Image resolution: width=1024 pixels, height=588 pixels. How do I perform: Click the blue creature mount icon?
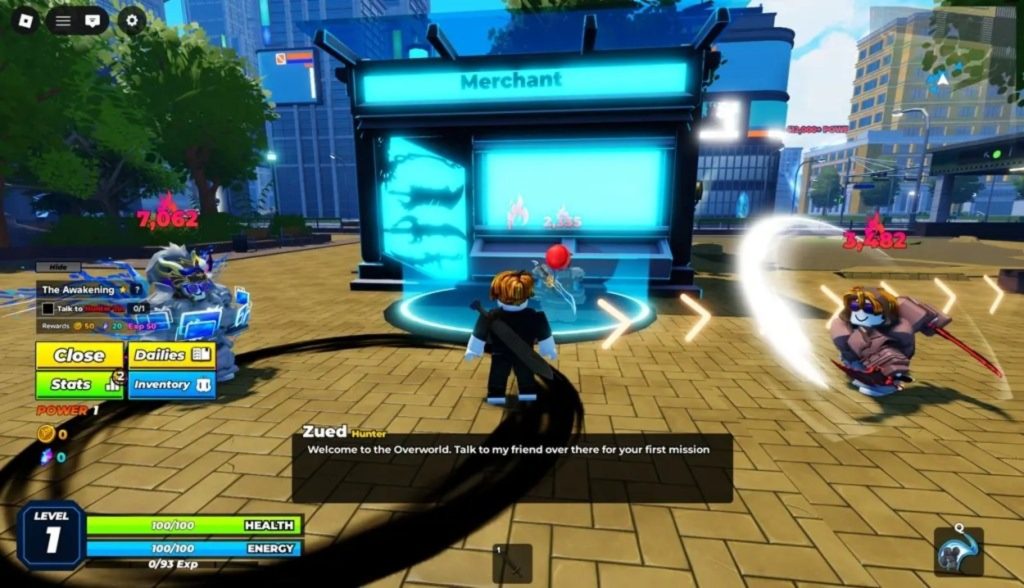(958, 552)
